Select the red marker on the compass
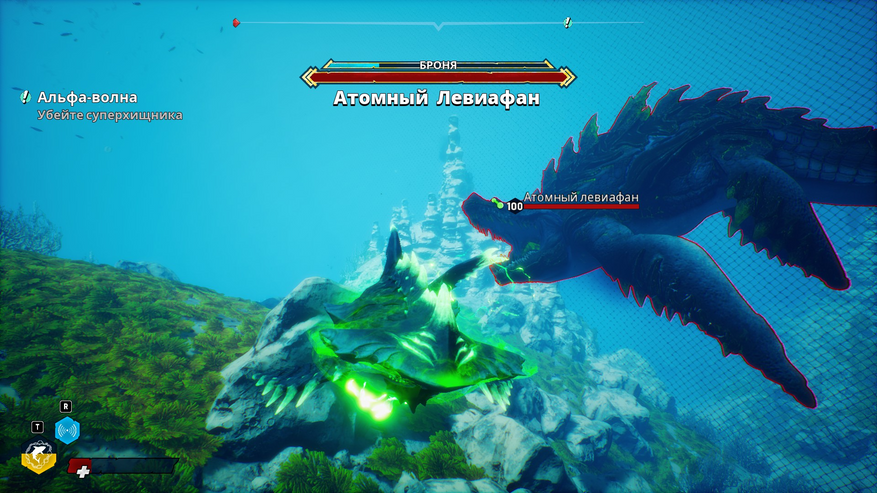The height and width of the screenshot is (493, 877). click(x=236, y=22)
